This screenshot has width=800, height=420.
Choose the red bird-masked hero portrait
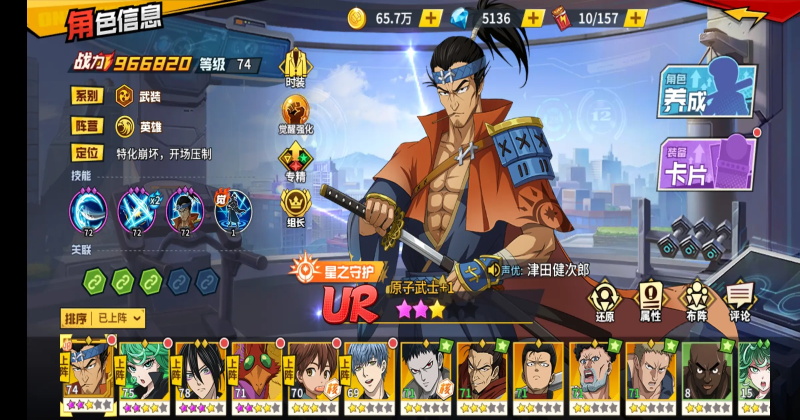click(254, 377)
